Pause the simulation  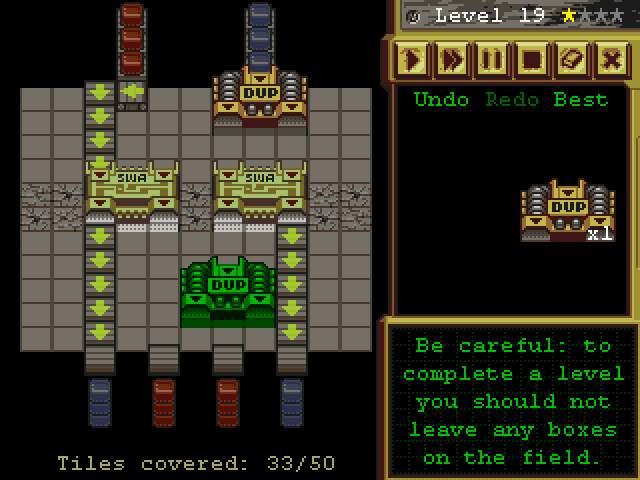pos(492,60)
